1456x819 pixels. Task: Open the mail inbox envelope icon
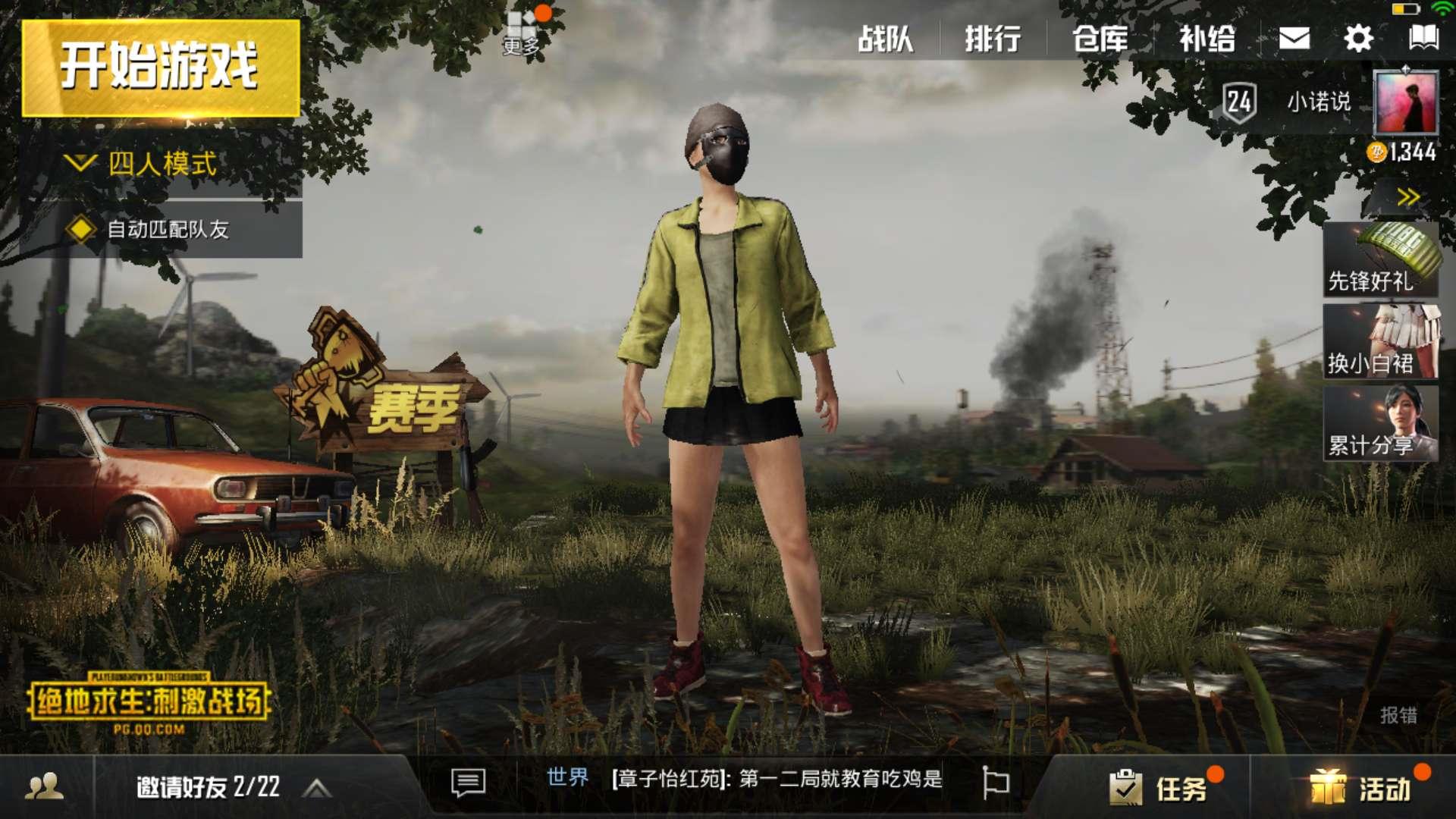coord(1294,36)
